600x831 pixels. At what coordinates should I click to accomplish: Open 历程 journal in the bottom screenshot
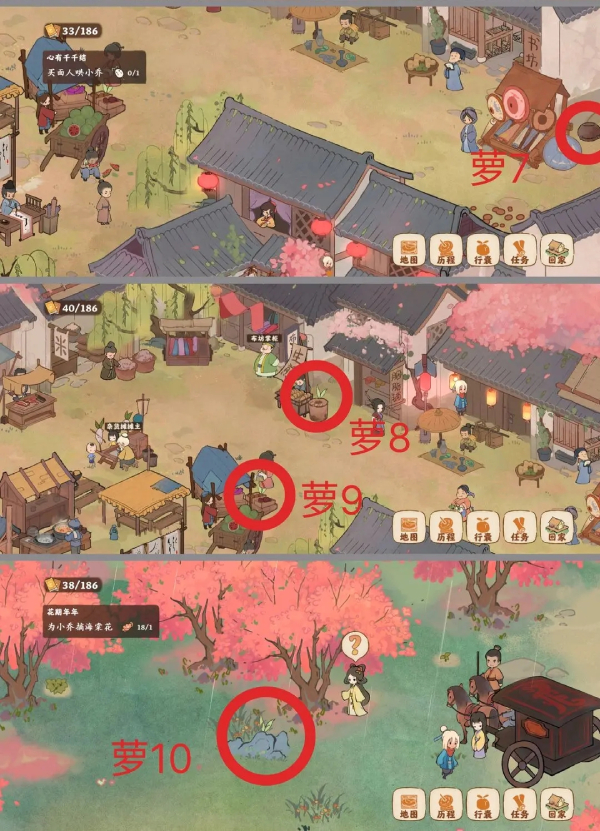(x=446, y=804)
